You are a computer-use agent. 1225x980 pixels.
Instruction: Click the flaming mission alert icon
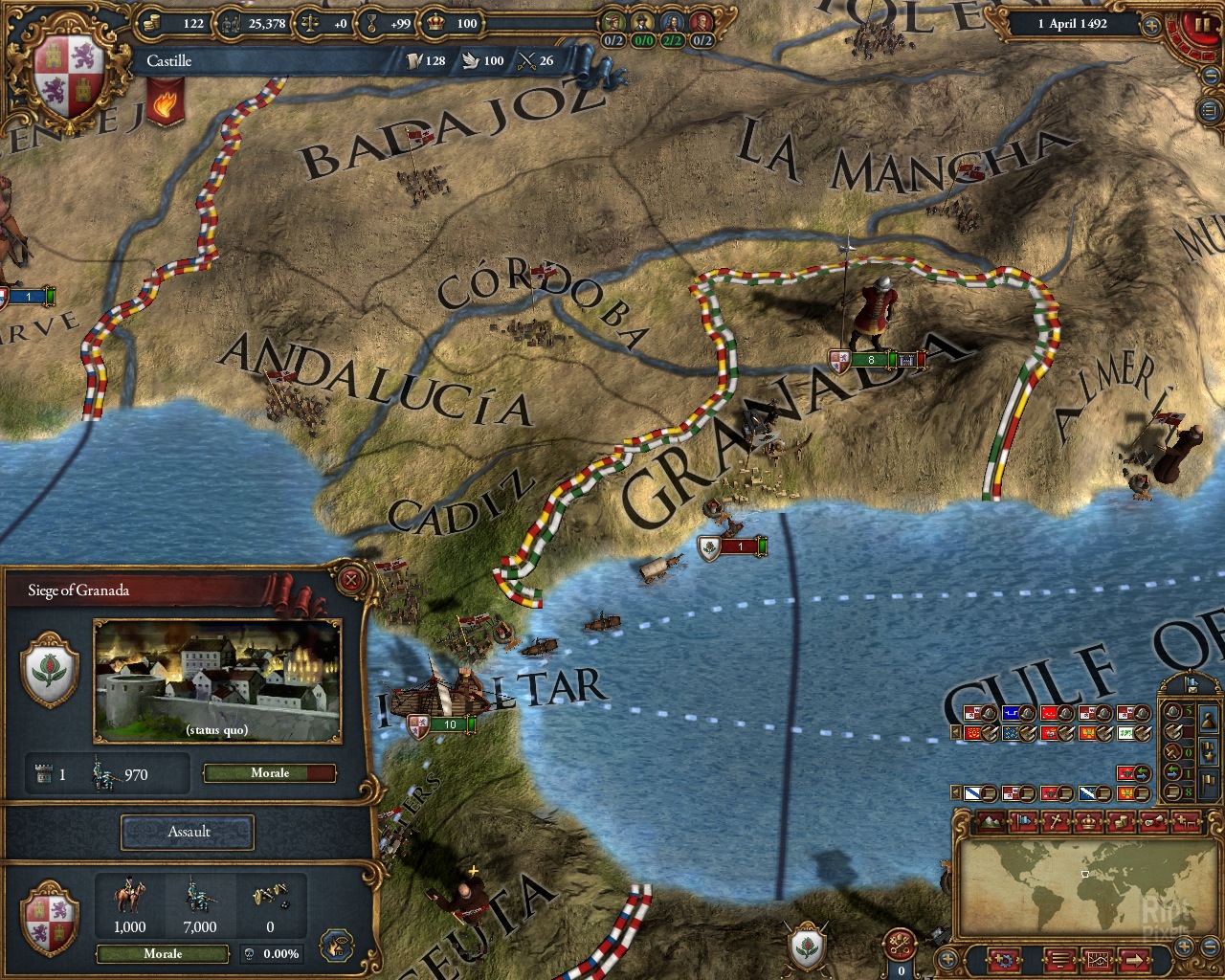[x=165, y=102]
